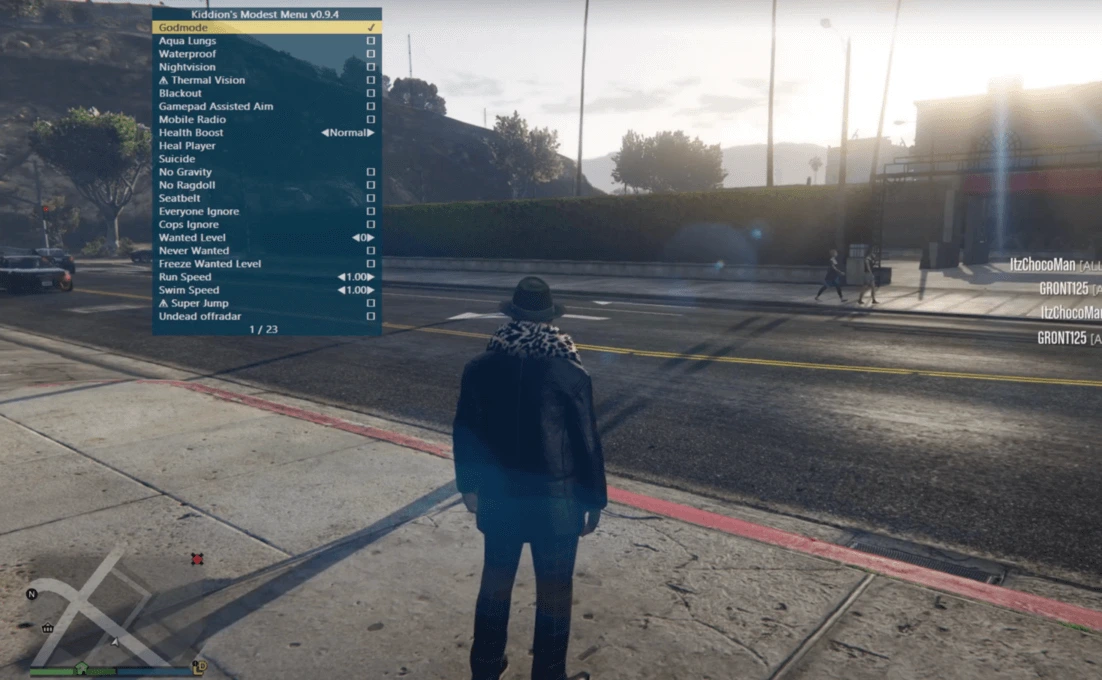Image resolution: width=1102 pixels, height=680 pixels.
Task: Enable the Super Jump option
Action: click(x=370, y=303)
